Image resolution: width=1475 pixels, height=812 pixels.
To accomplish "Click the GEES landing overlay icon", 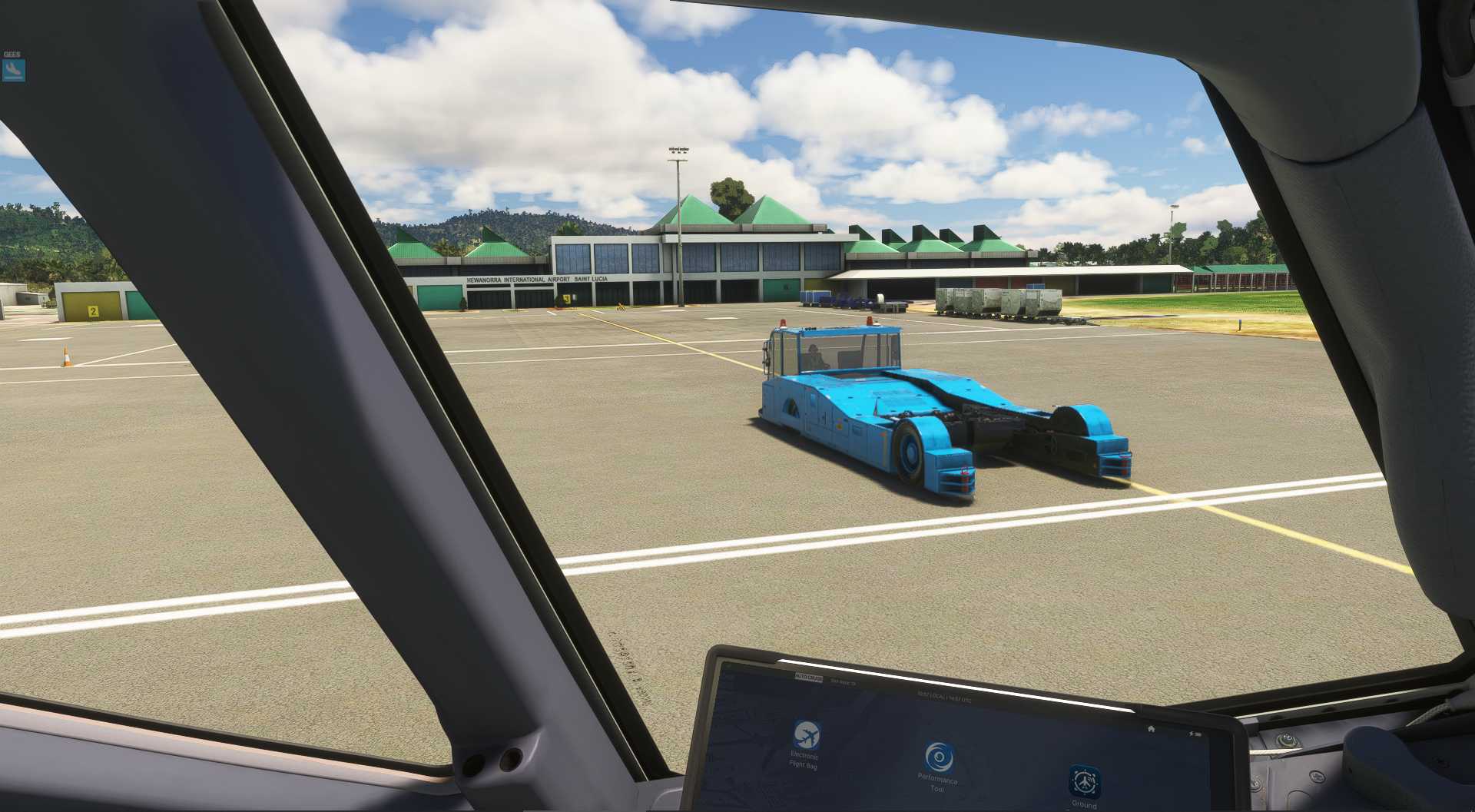I will coord(14,71).
